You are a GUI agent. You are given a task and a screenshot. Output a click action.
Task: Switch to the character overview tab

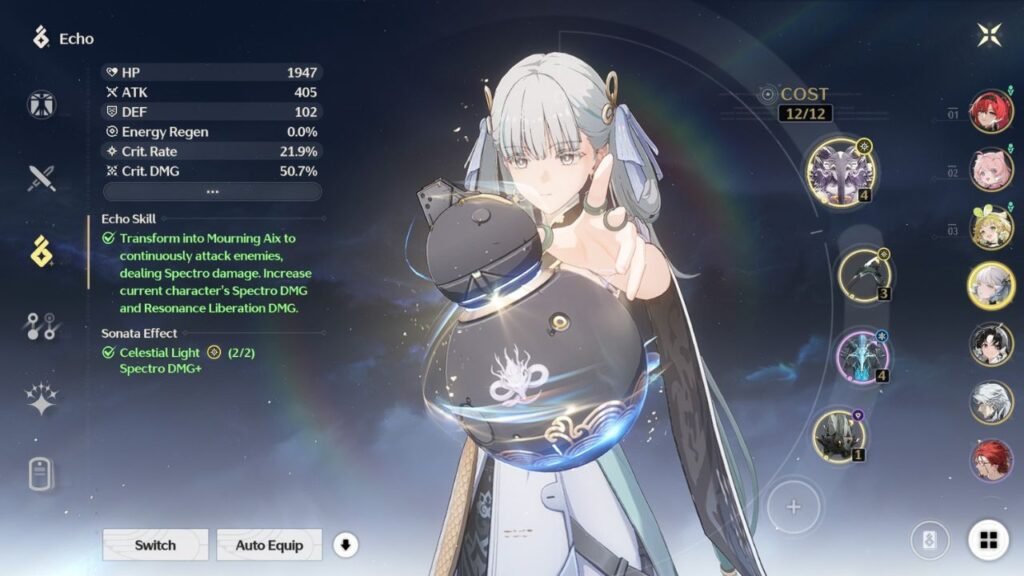(42, 104)
